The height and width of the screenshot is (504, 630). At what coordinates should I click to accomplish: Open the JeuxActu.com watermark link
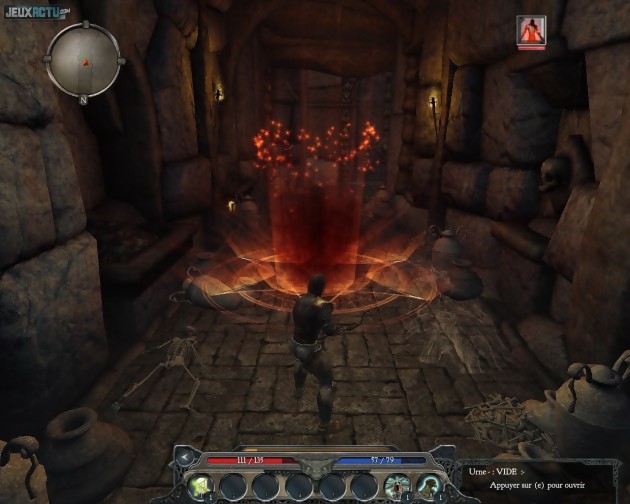pyautogui.click(x=36, y=11)
